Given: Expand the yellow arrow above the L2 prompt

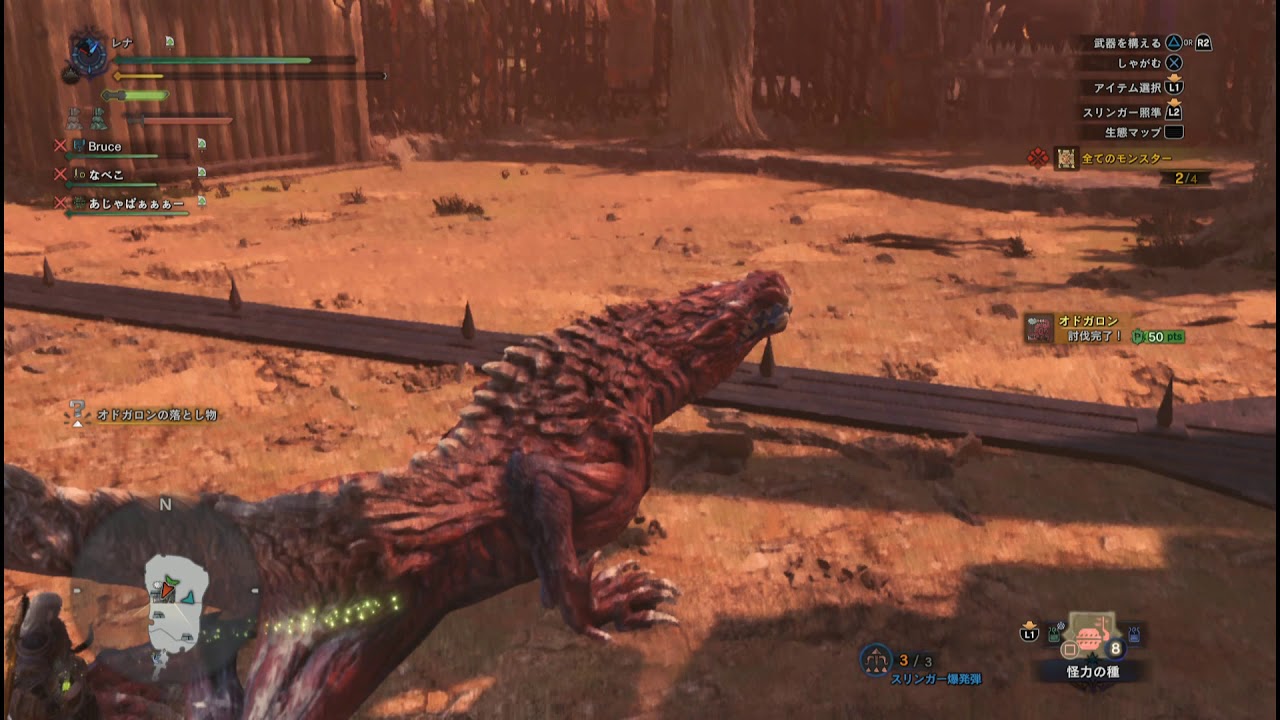Looking at the screenshot, I should click(x=1174, y=101).
